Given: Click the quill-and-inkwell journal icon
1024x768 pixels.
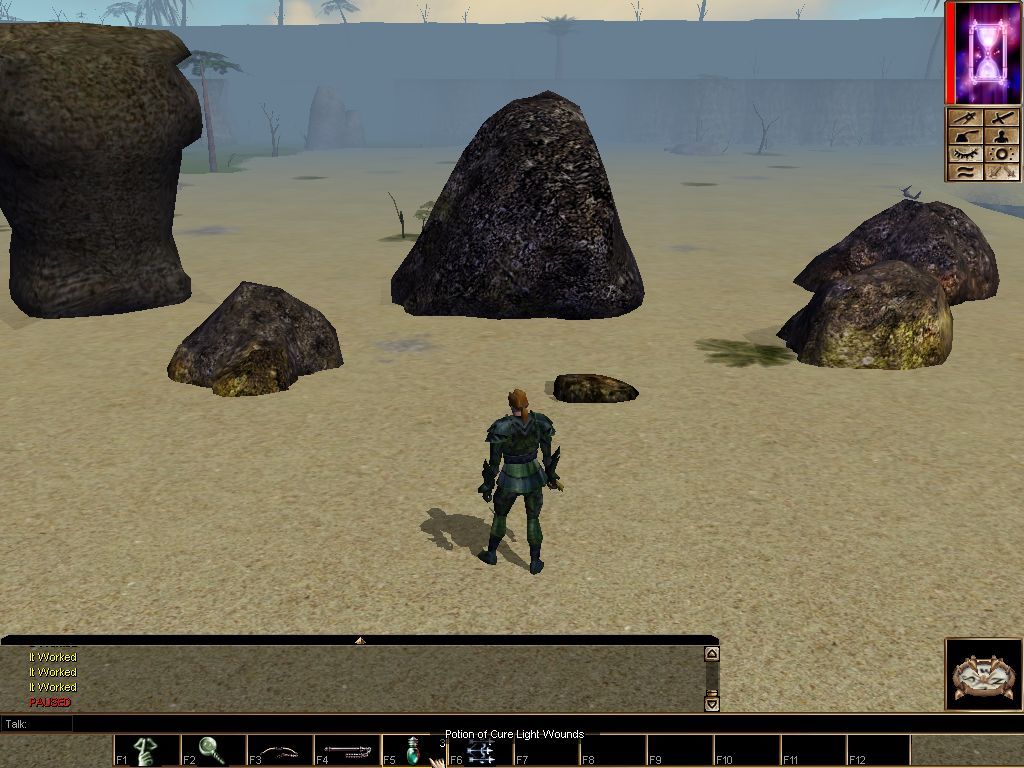Looking at the screenshot, I should coord(964,136).
